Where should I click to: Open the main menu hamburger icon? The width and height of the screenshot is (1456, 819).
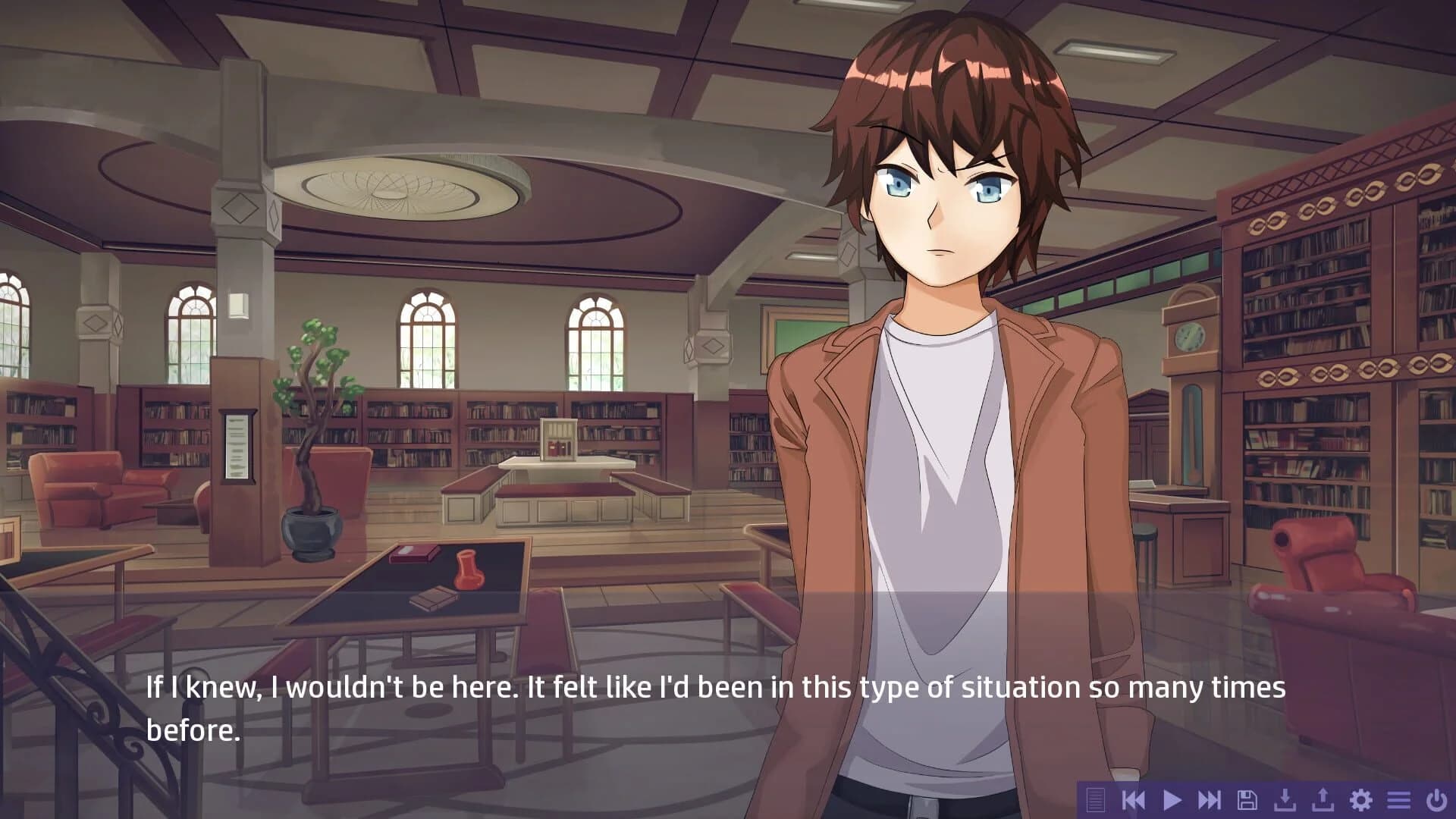[x=1399, y=799]
